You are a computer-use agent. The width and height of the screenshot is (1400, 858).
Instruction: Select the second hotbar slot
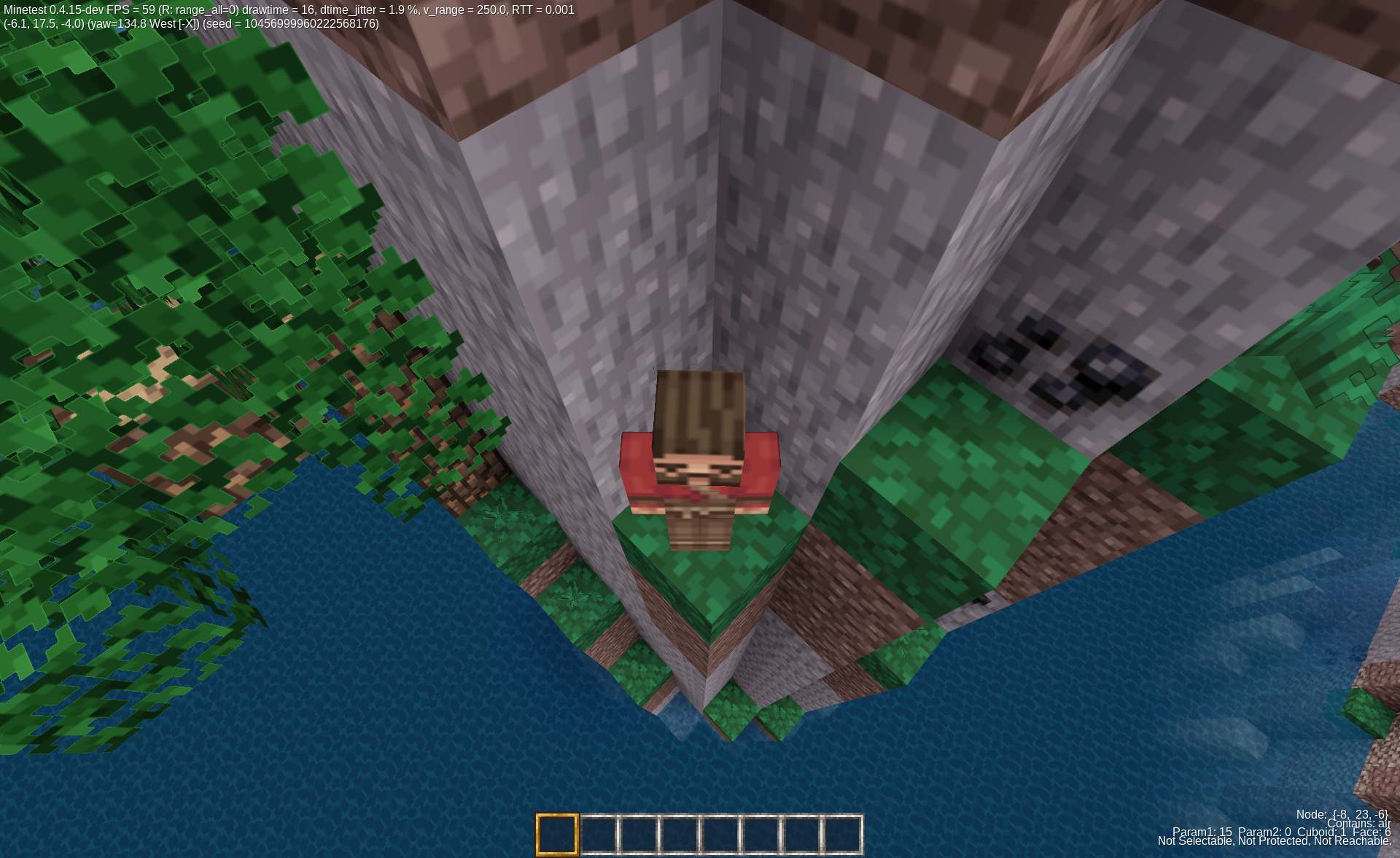click(x=598, y=832)
